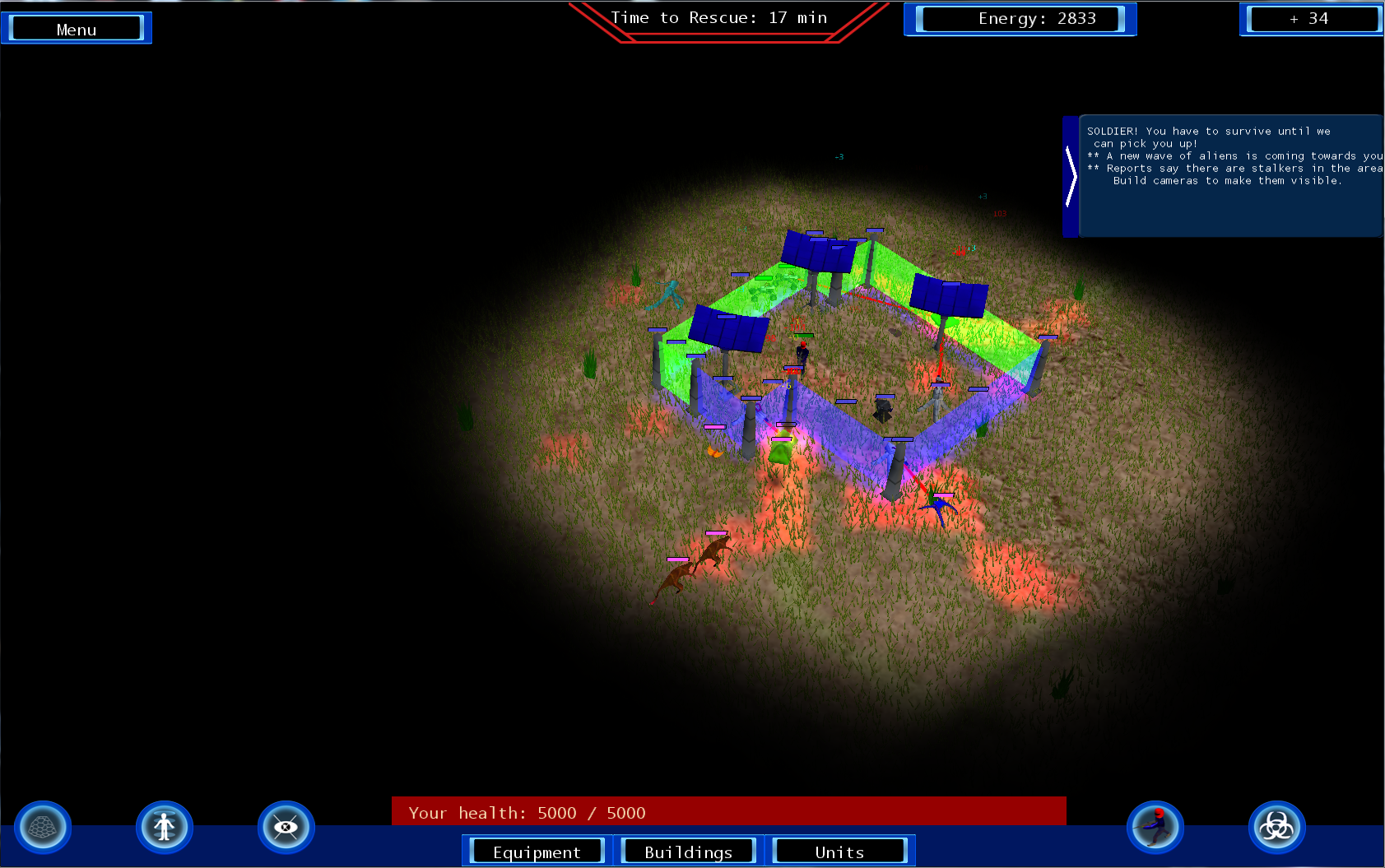The height and width of the screenshot is (868, 1385).
Task: Open the Menu button
Action: tap(77, 29)
